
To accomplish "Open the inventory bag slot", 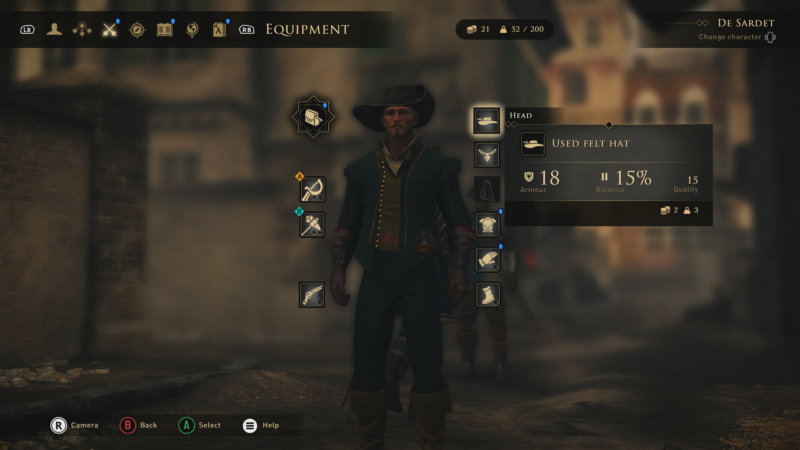I will [313, 118].
